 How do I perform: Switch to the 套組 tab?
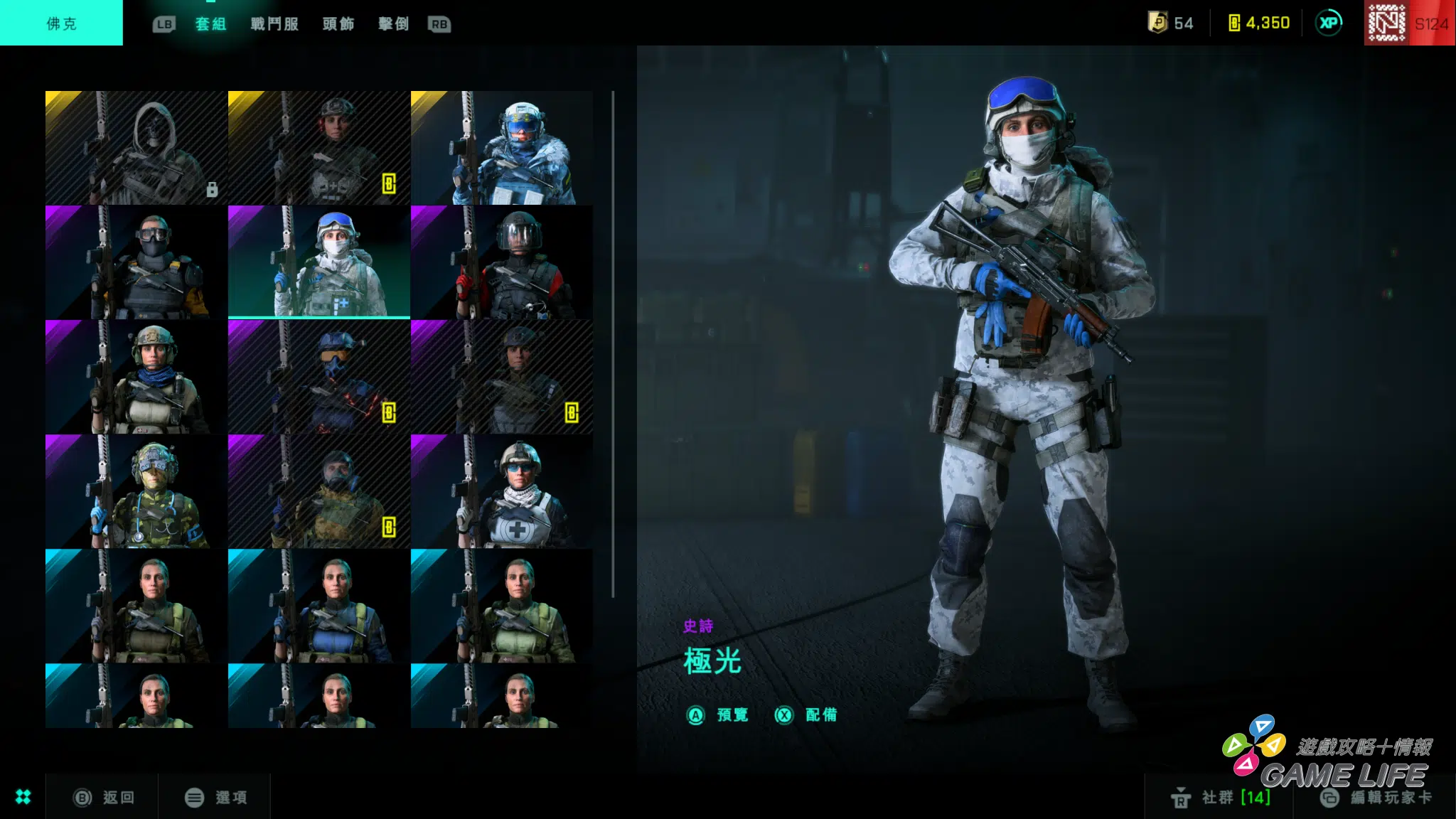point(210,24)
